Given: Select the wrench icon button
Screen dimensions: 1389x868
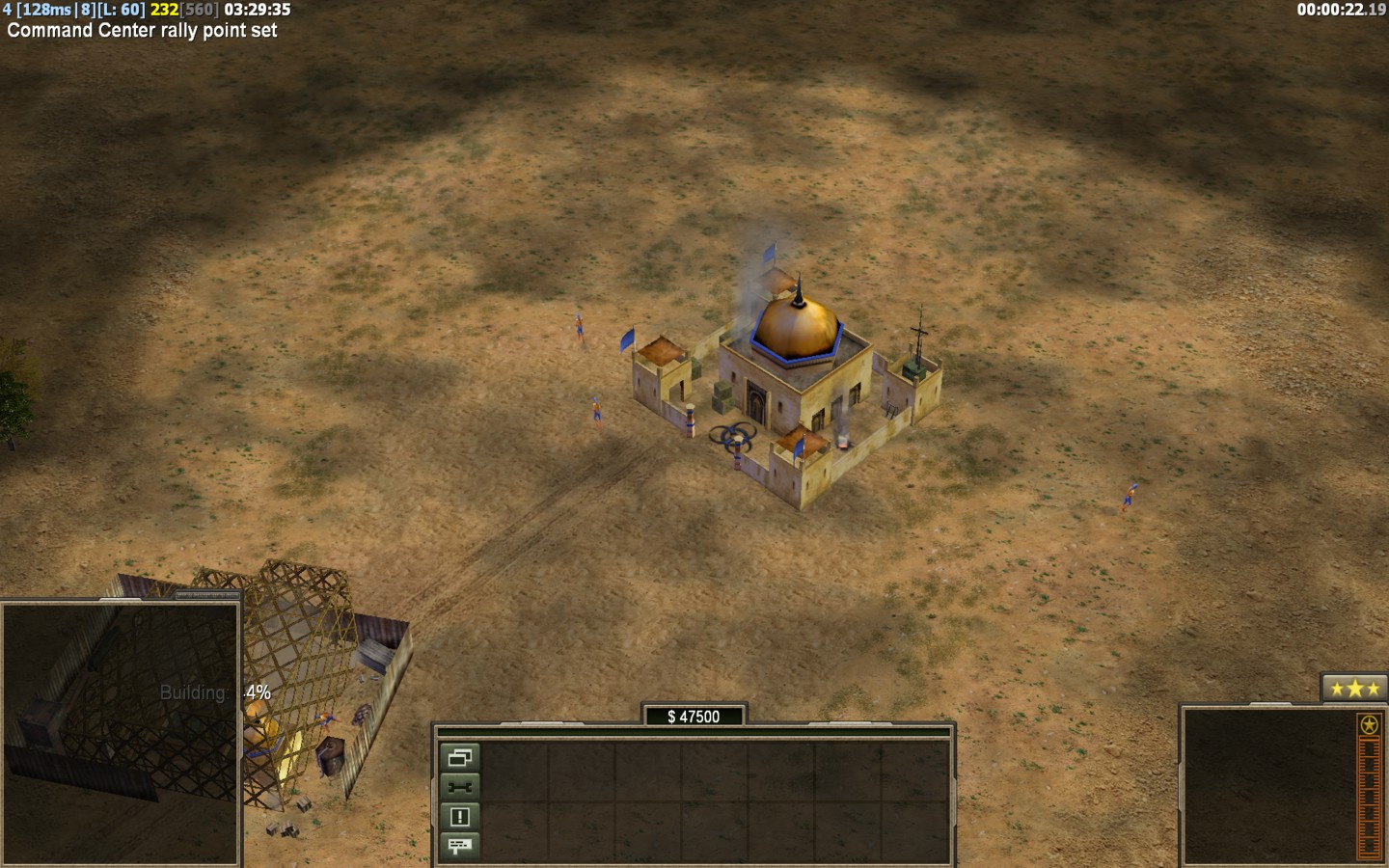Looking at the screenshot, I should 459,787.
